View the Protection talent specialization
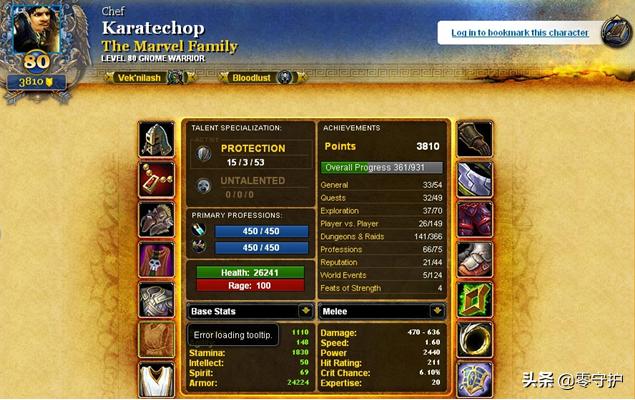 click(252, 153)
